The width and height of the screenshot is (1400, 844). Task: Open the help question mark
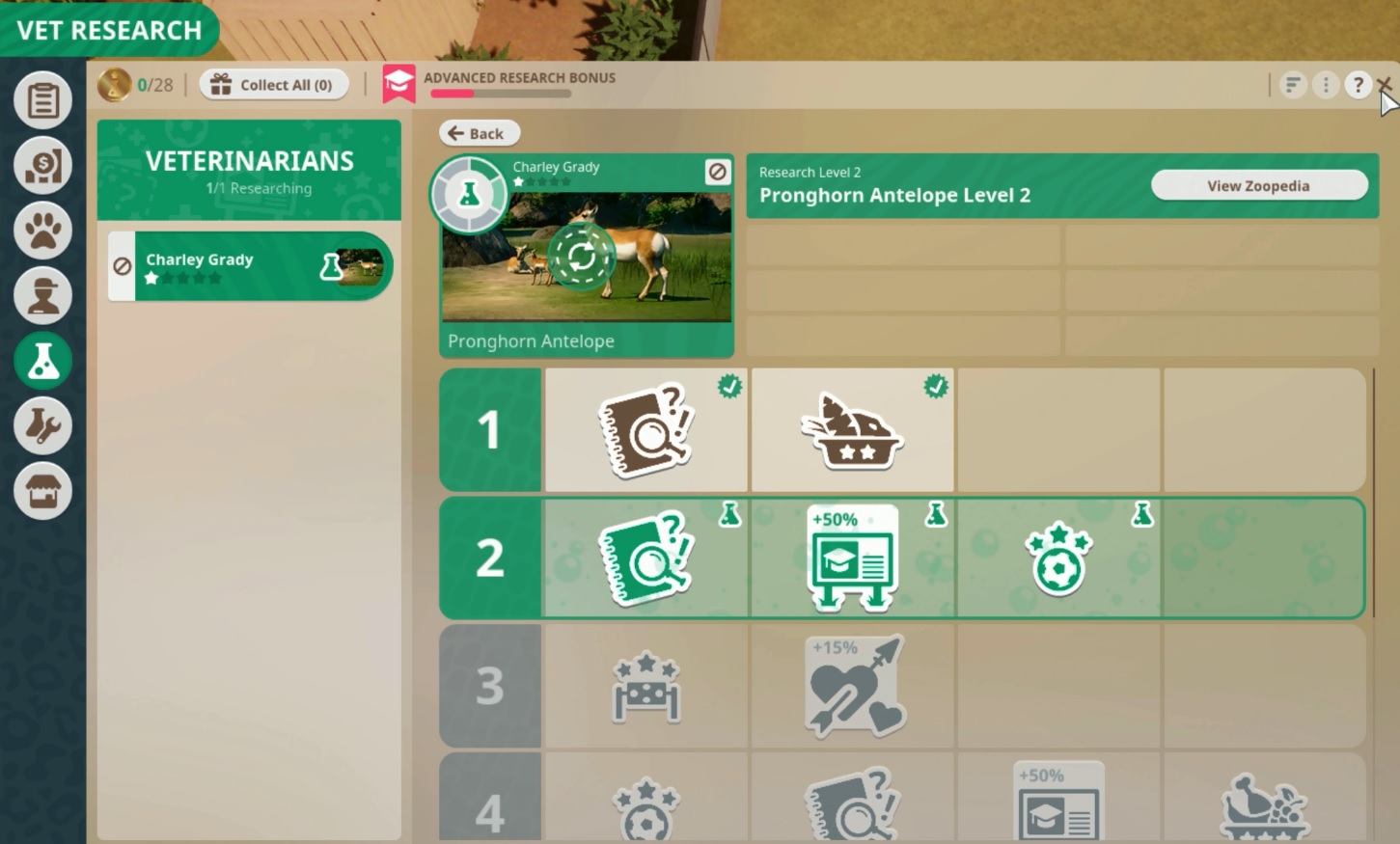[1359, 85]
